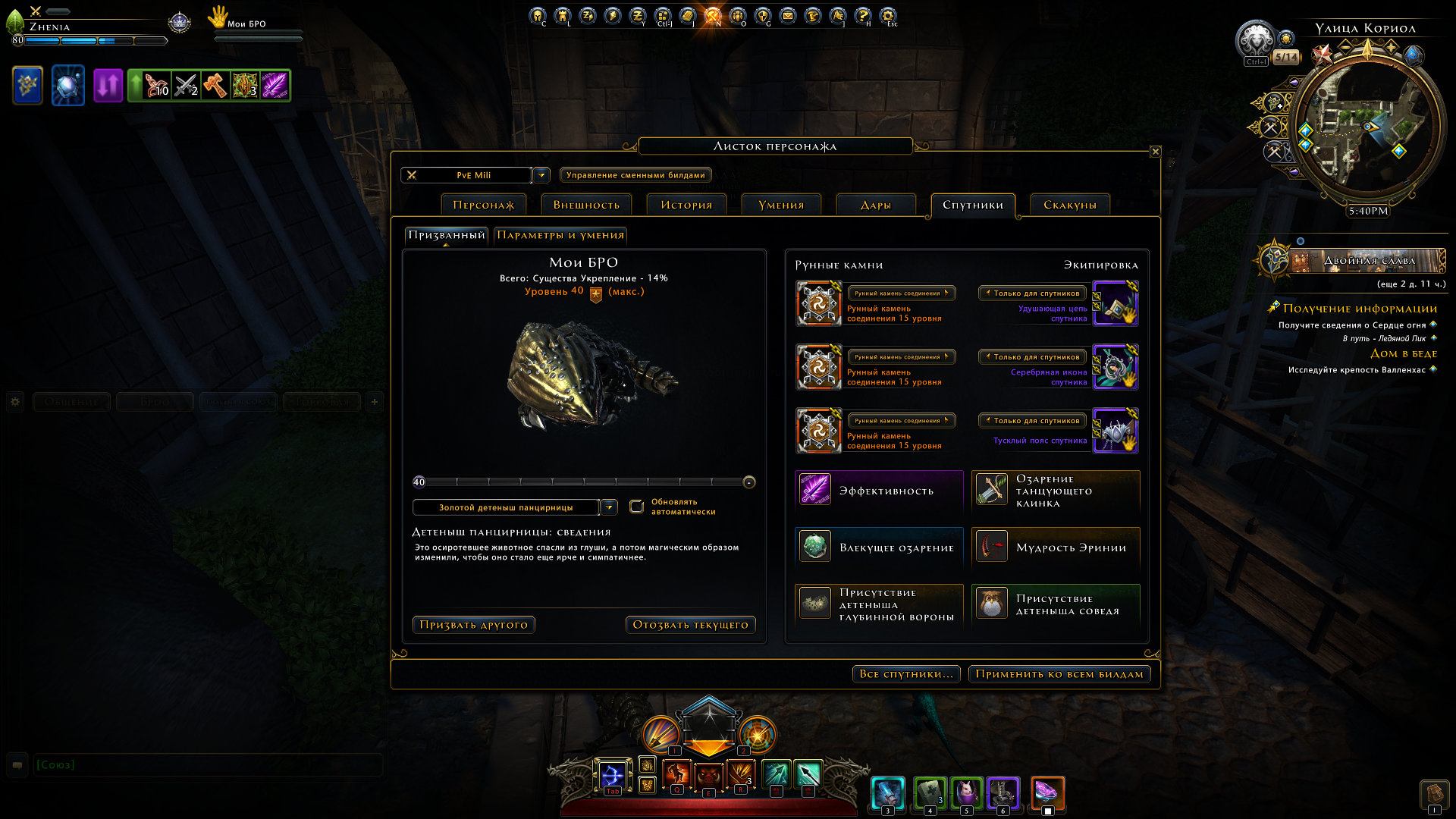1456x819 pixels.
Task: Switch to the Персонаж tab
Action: [x=483, y=205]
